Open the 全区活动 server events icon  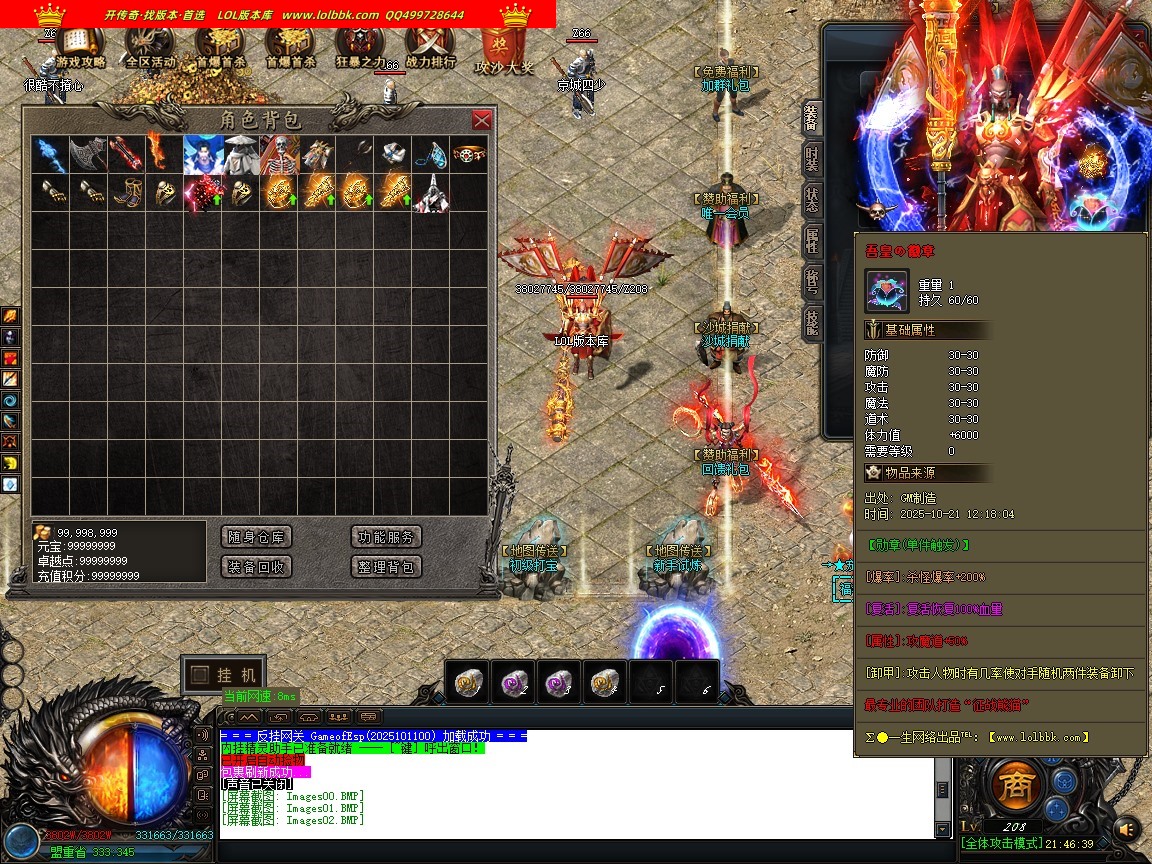click(x=150, y=46)
